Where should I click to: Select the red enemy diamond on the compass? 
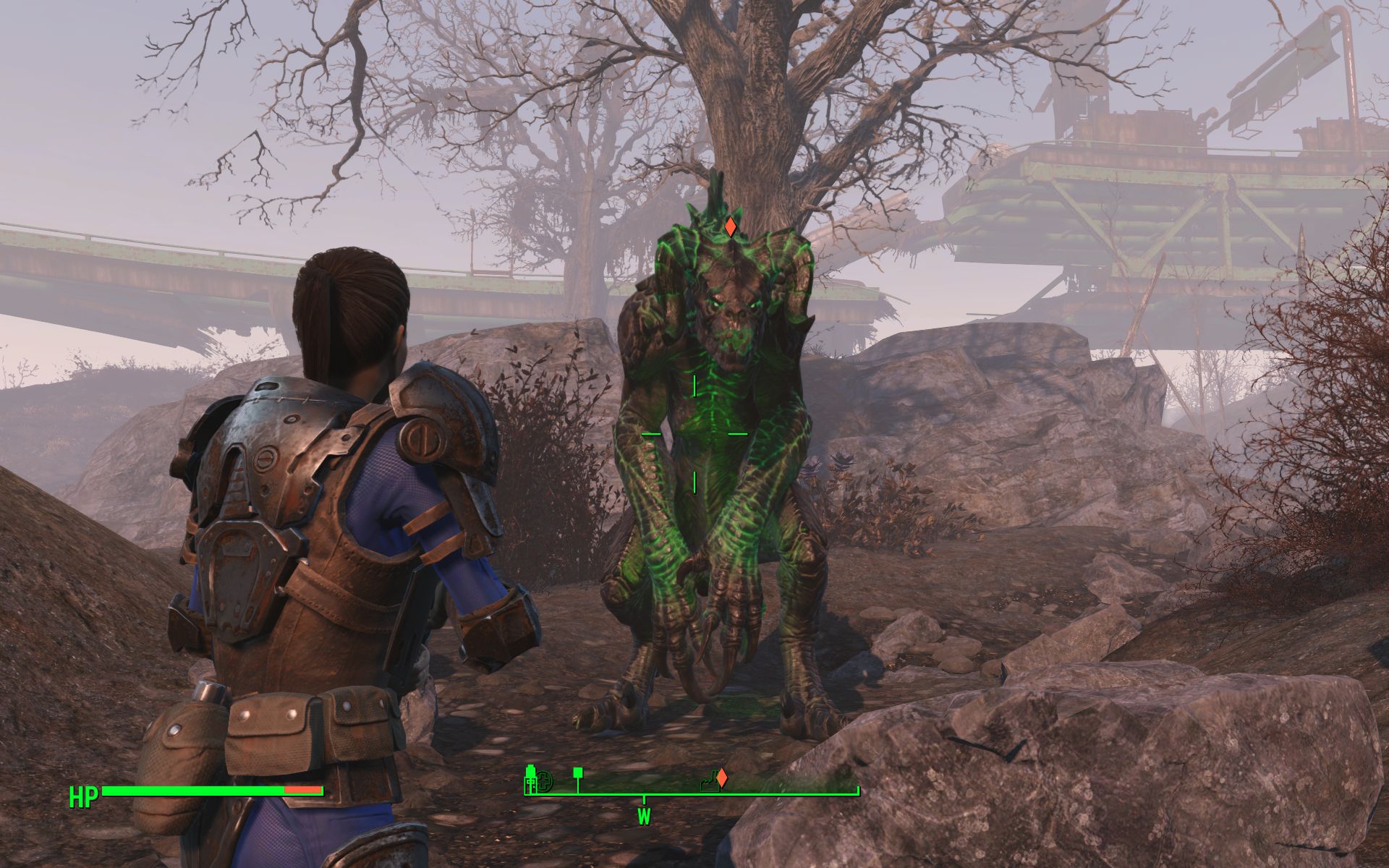[x=721, y=778]
